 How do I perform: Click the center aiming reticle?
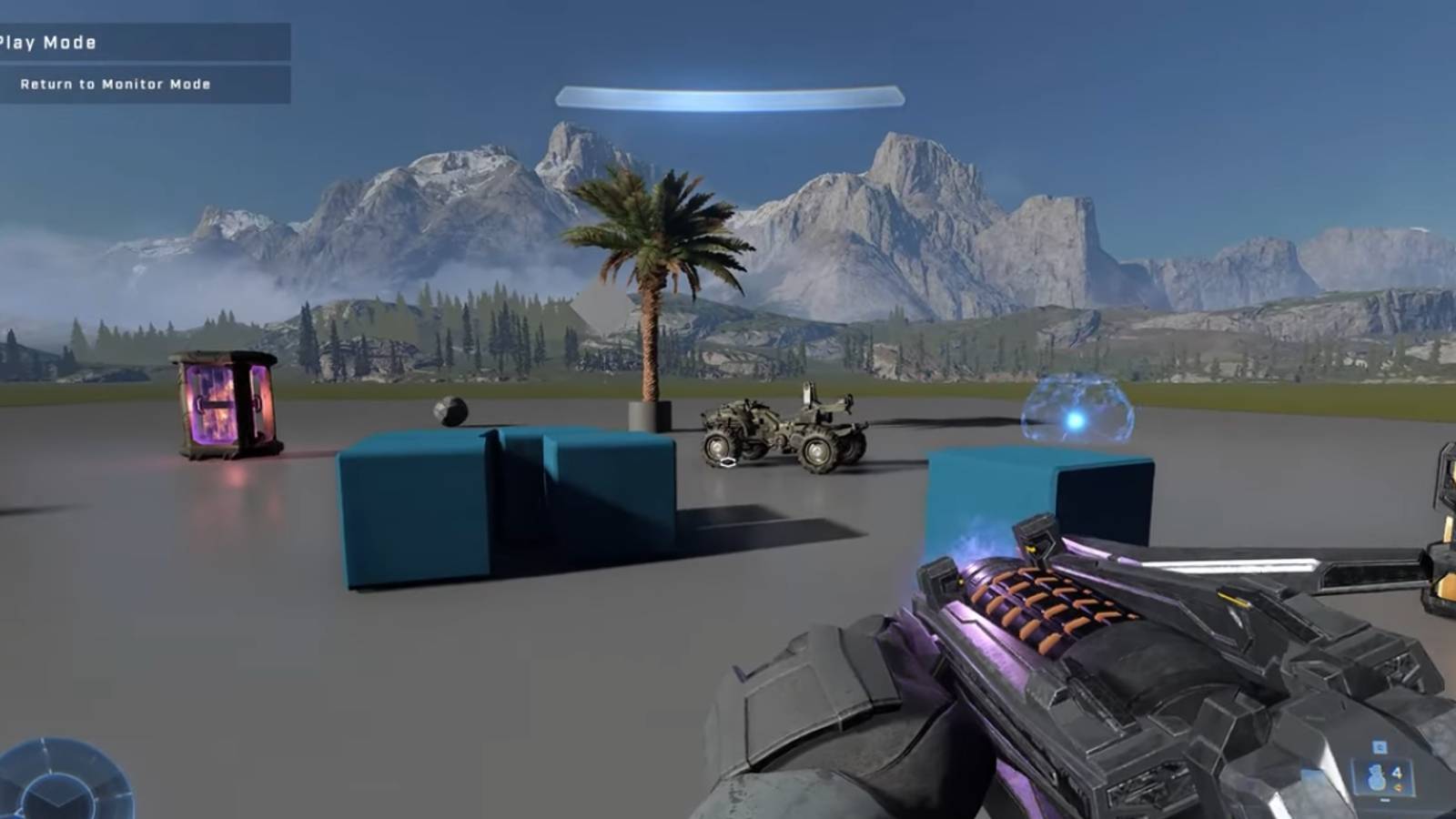click(728, 461)
